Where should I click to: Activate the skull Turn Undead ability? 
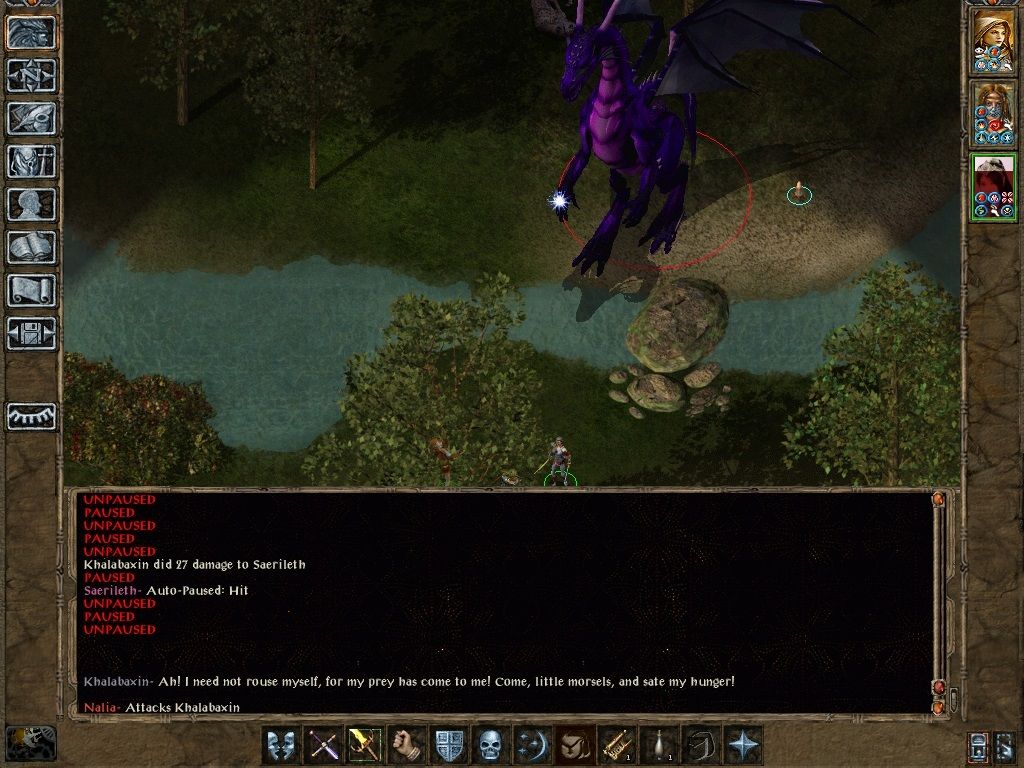coord(489,745)
